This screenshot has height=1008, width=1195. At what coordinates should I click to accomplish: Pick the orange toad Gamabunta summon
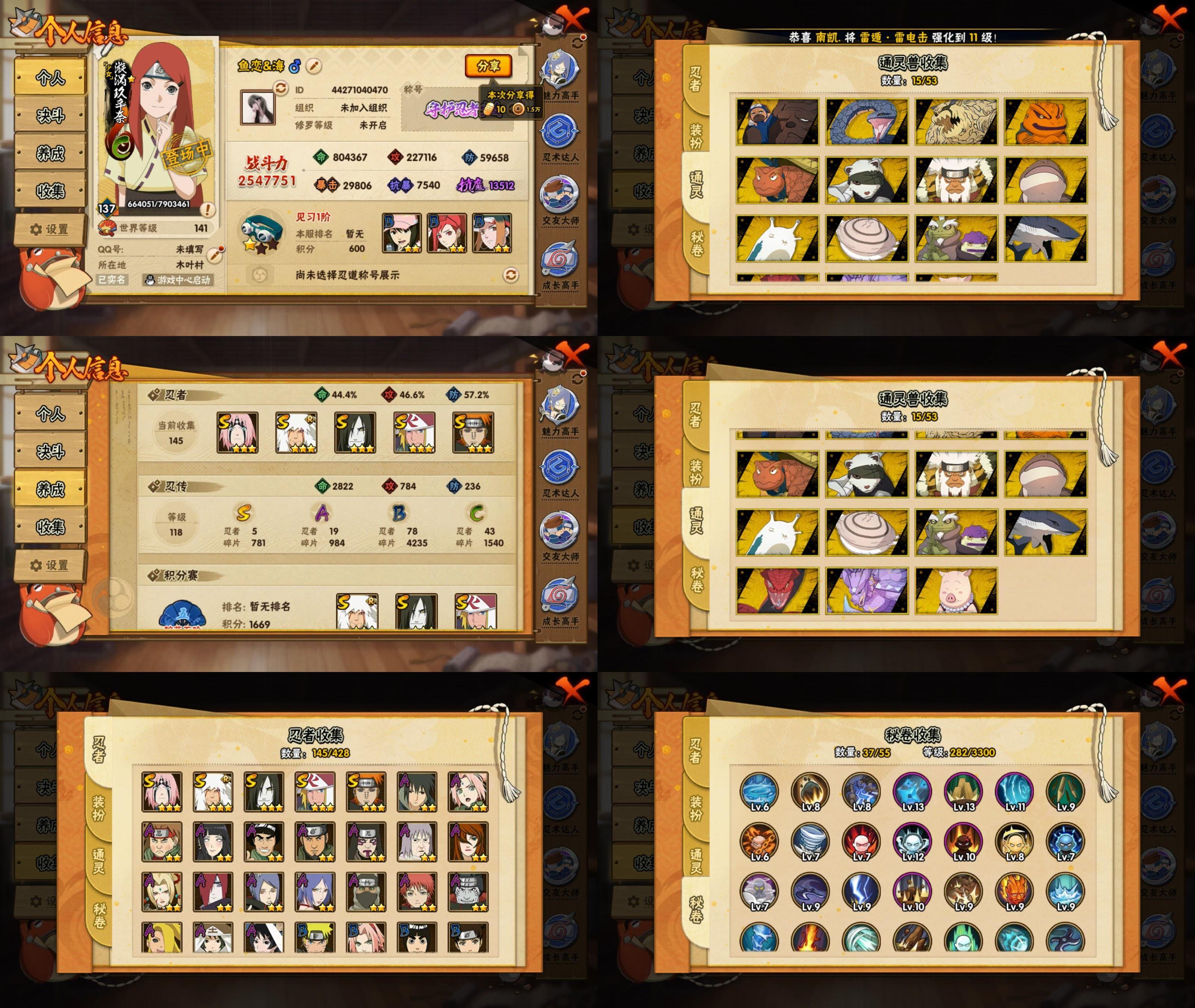1045,122
